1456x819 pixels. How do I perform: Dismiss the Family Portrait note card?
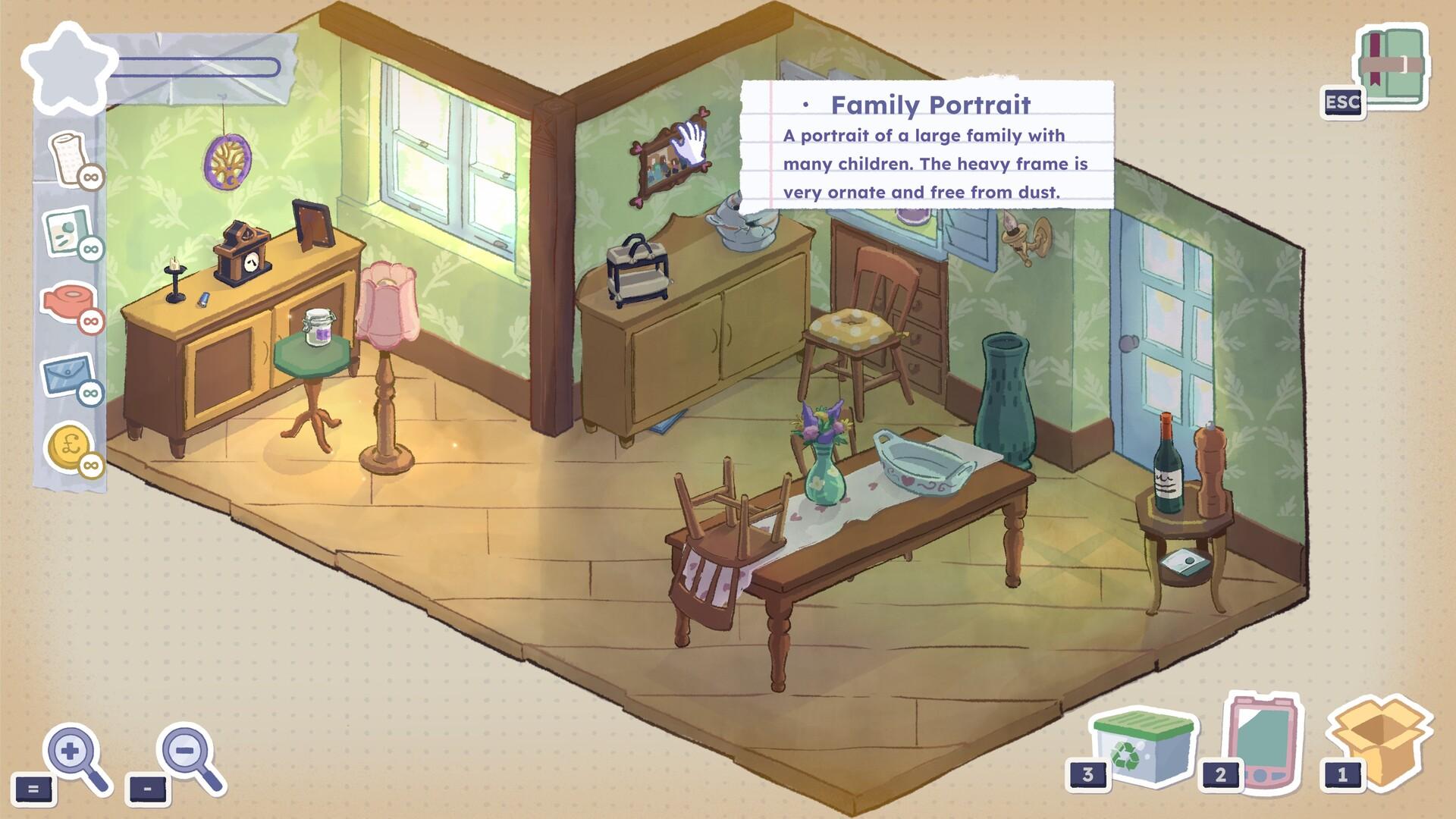(x=929, y=144)
